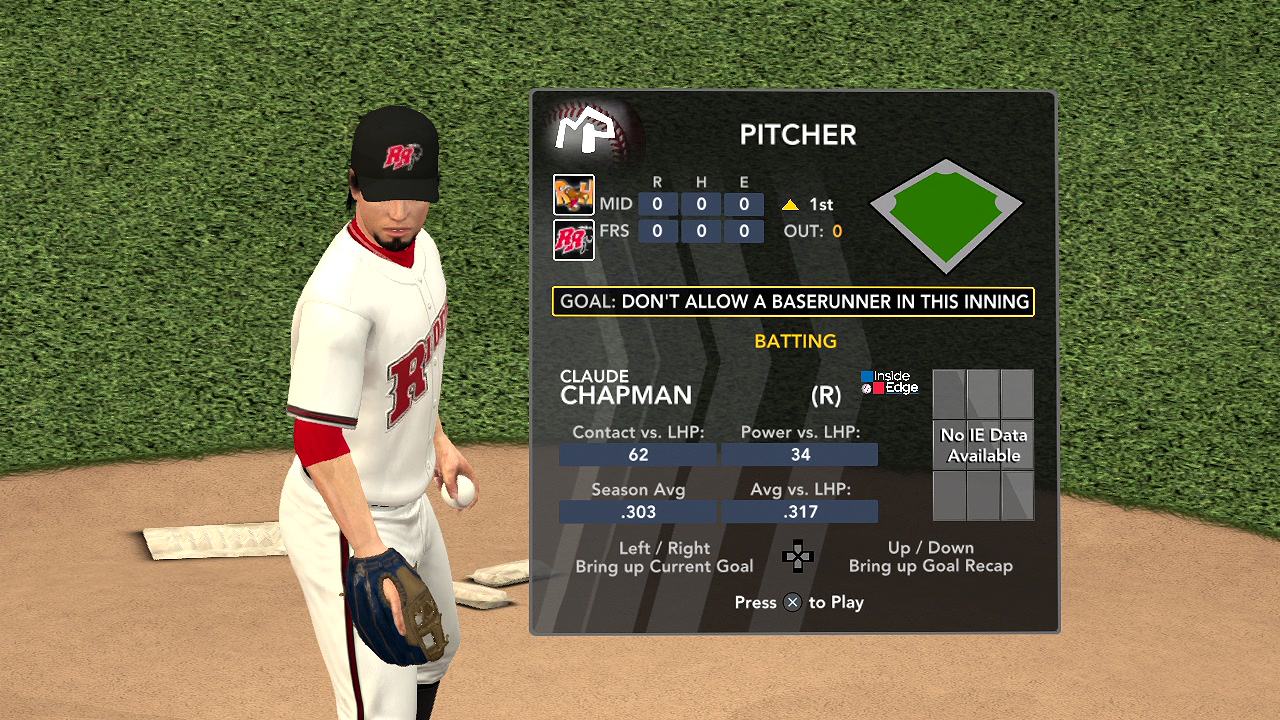Click the FRS team logo
Viewport: 1280px width, 720px height.
click(x=574, y=240)
